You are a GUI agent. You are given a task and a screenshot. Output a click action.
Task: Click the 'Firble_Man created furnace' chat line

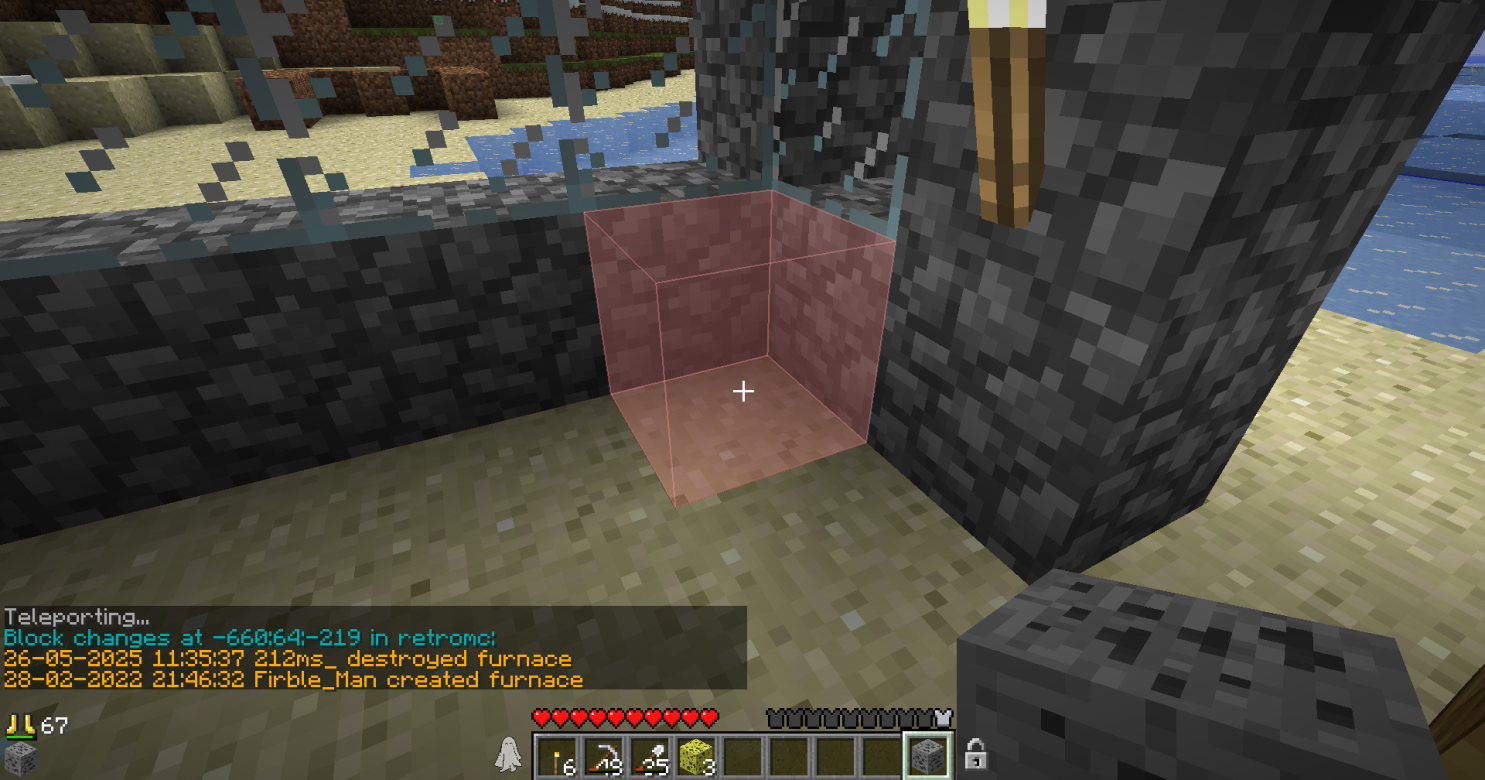[293, 680]
